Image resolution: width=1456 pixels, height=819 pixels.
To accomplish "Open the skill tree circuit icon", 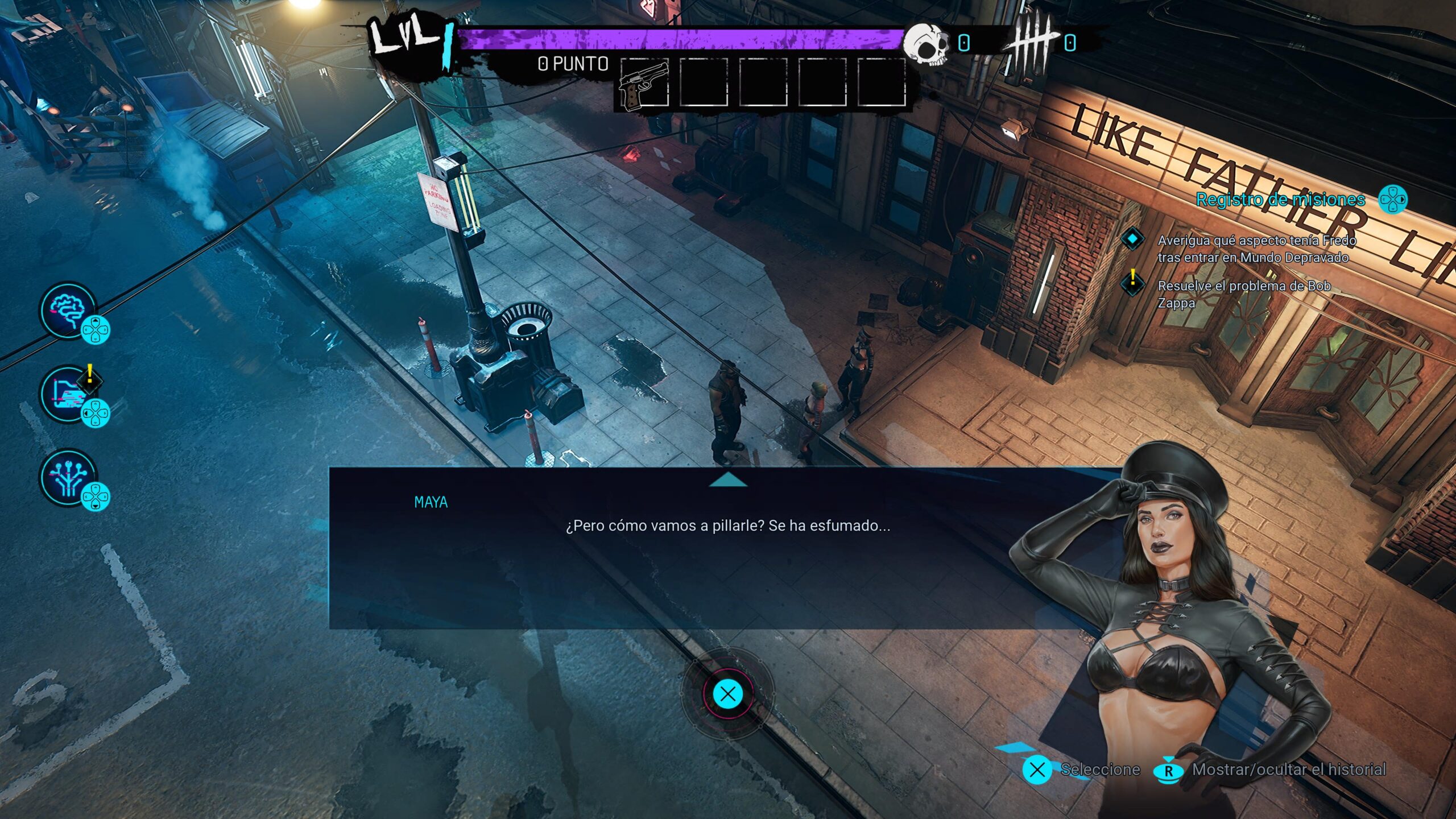I will pyautogui.click(x=69, y=477).
